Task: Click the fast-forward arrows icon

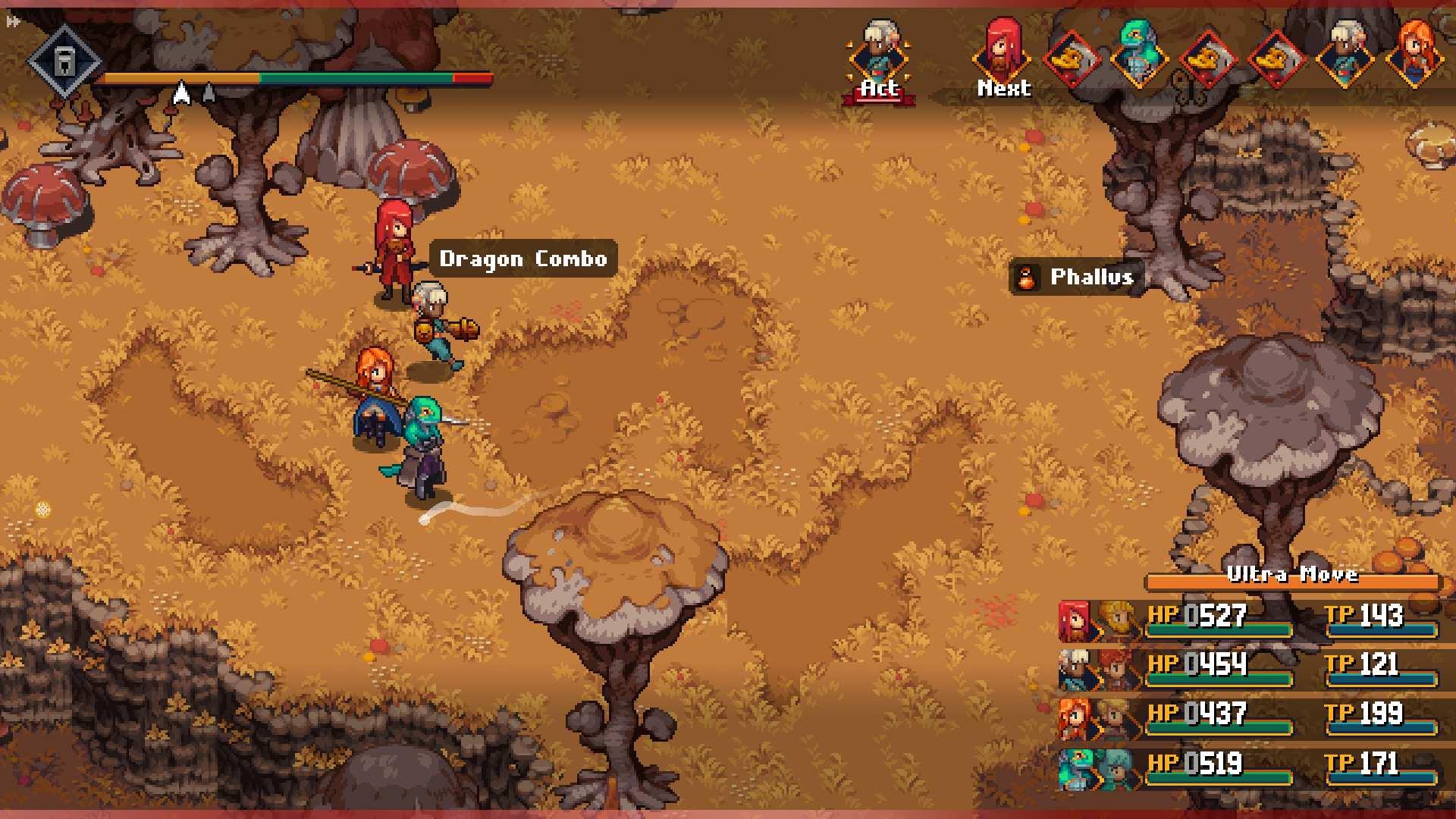Action: 13,22
